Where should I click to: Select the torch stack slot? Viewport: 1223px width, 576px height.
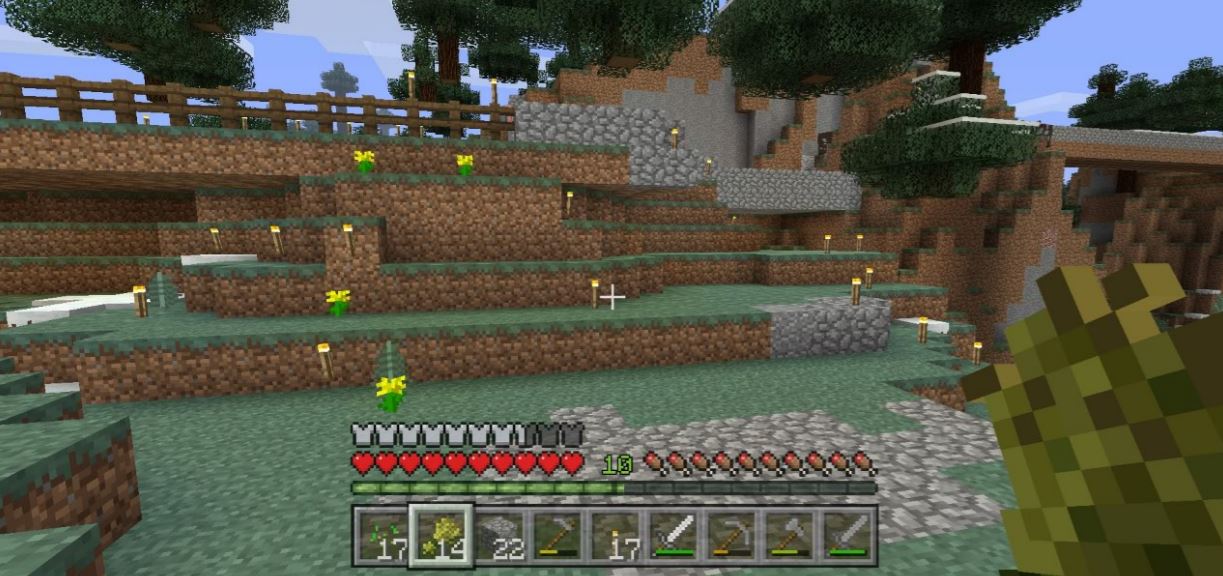[614, 536]
